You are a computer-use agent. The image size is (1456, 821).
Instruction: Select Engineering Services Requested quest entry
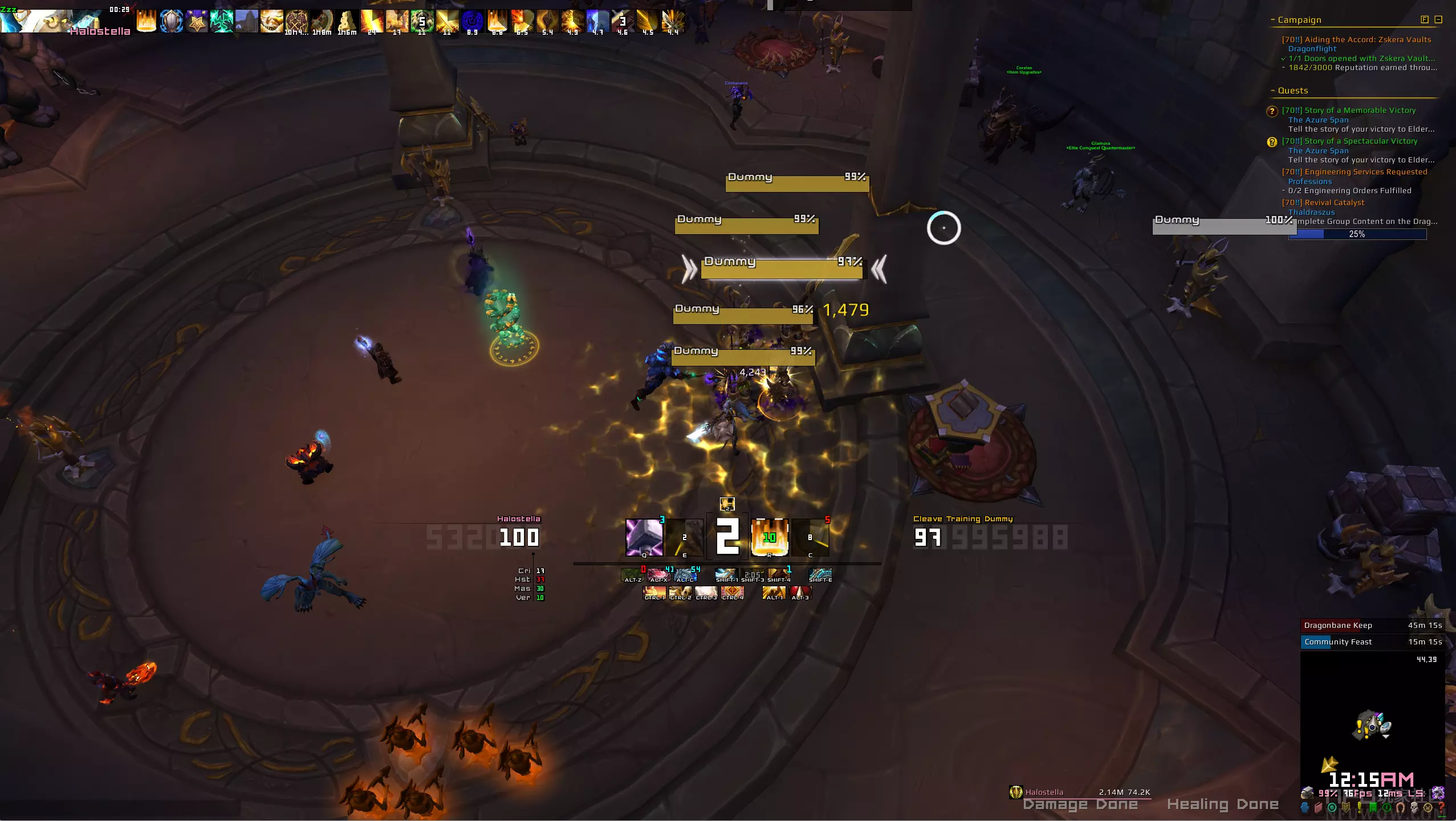(x=1354, y=171)
